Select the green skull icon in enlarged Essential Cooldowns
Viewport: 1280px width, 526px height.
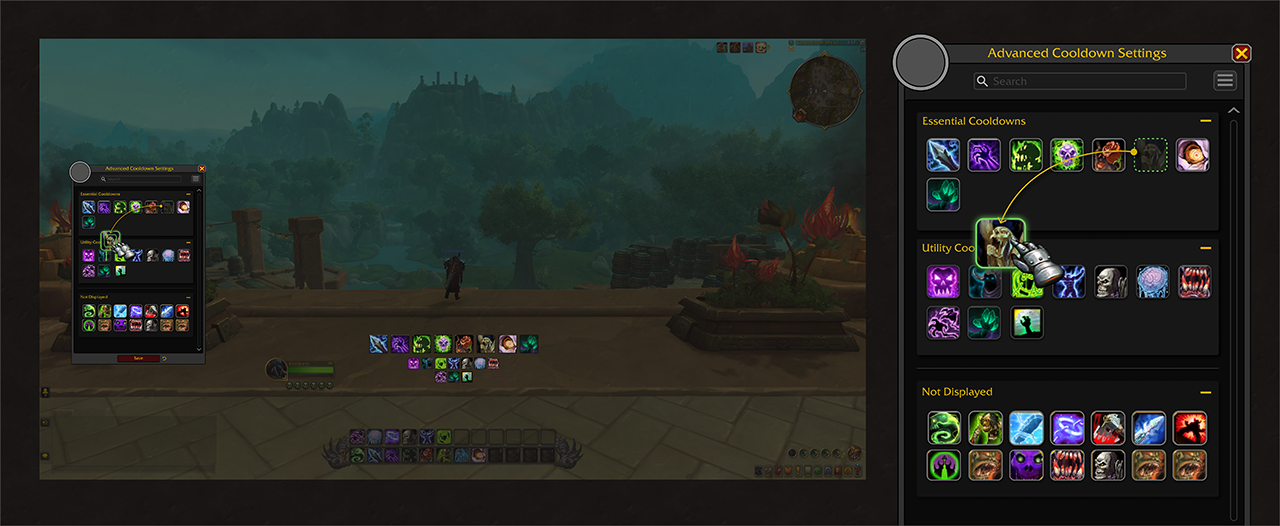click(x=1068, y=155)
